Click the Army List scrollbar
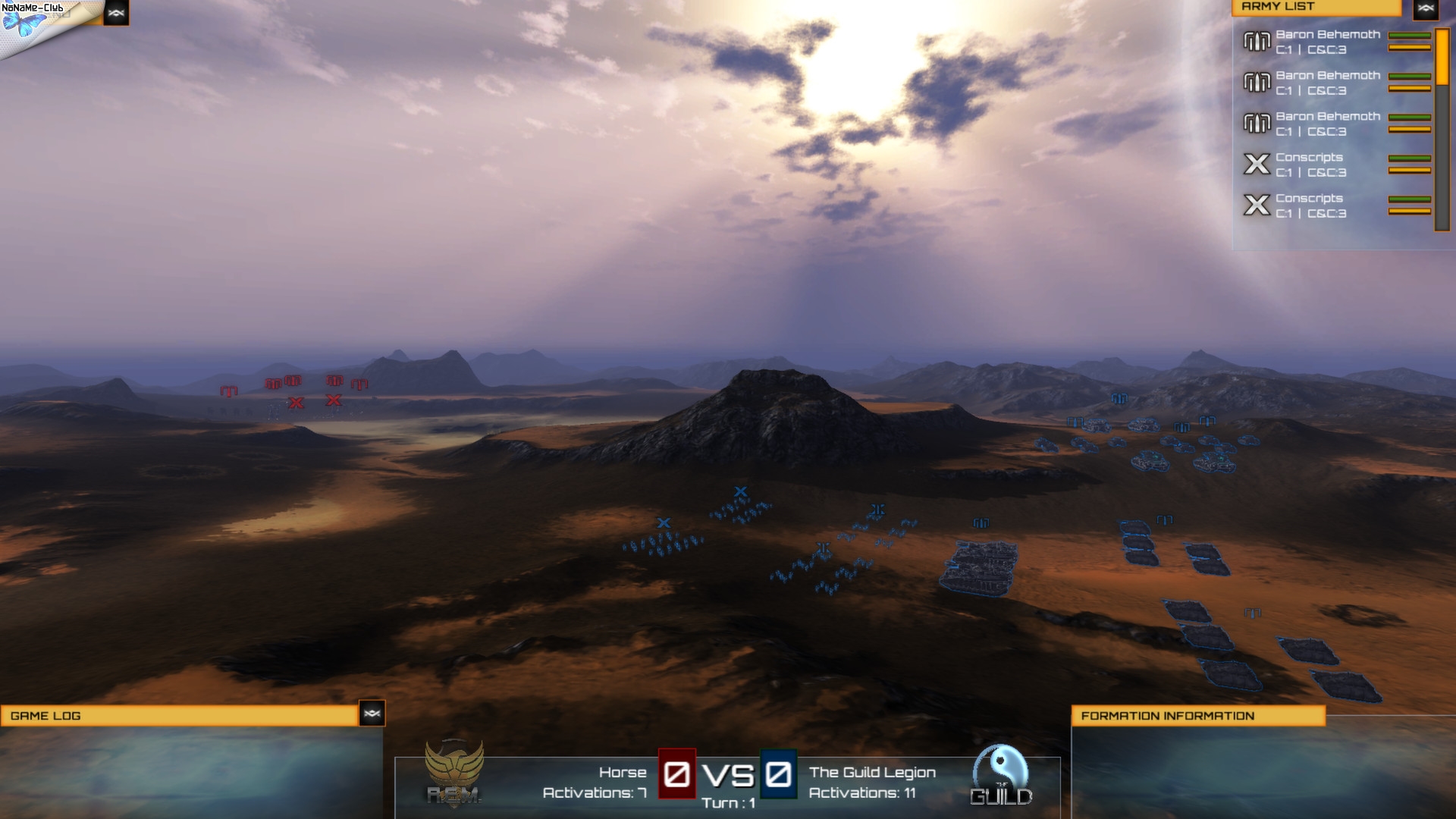Screen dimensions: 1456x819 (1442, 129)
